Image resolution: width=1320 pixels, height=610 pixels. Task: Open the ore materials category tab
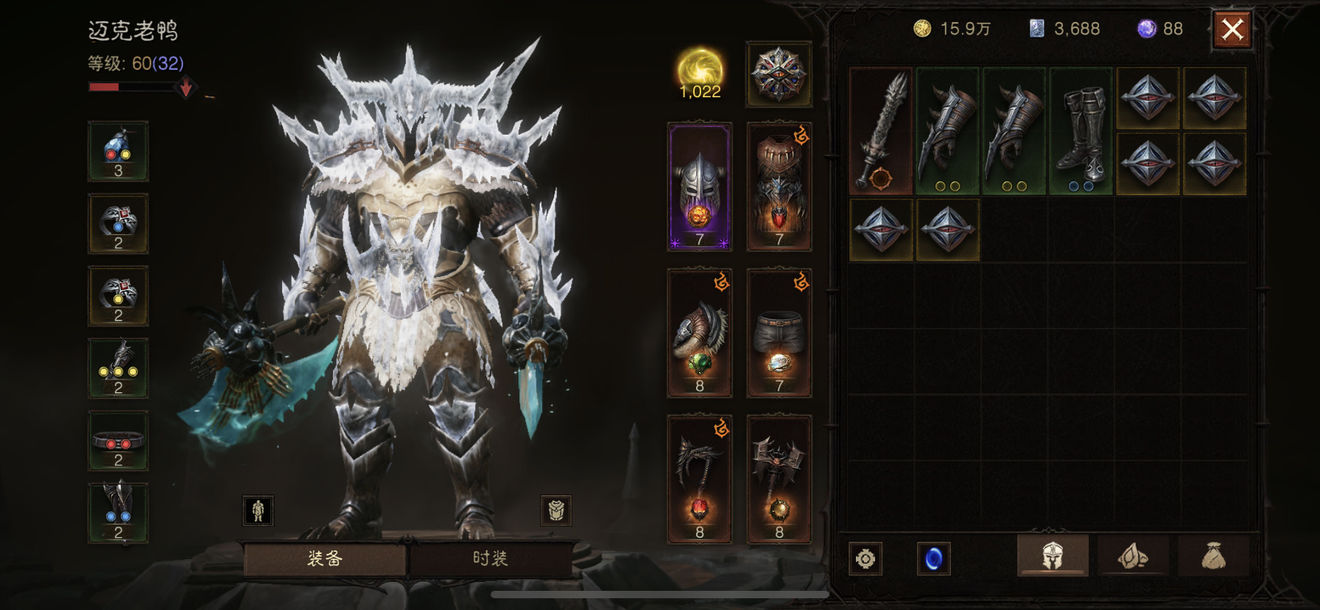point(1133,556)
